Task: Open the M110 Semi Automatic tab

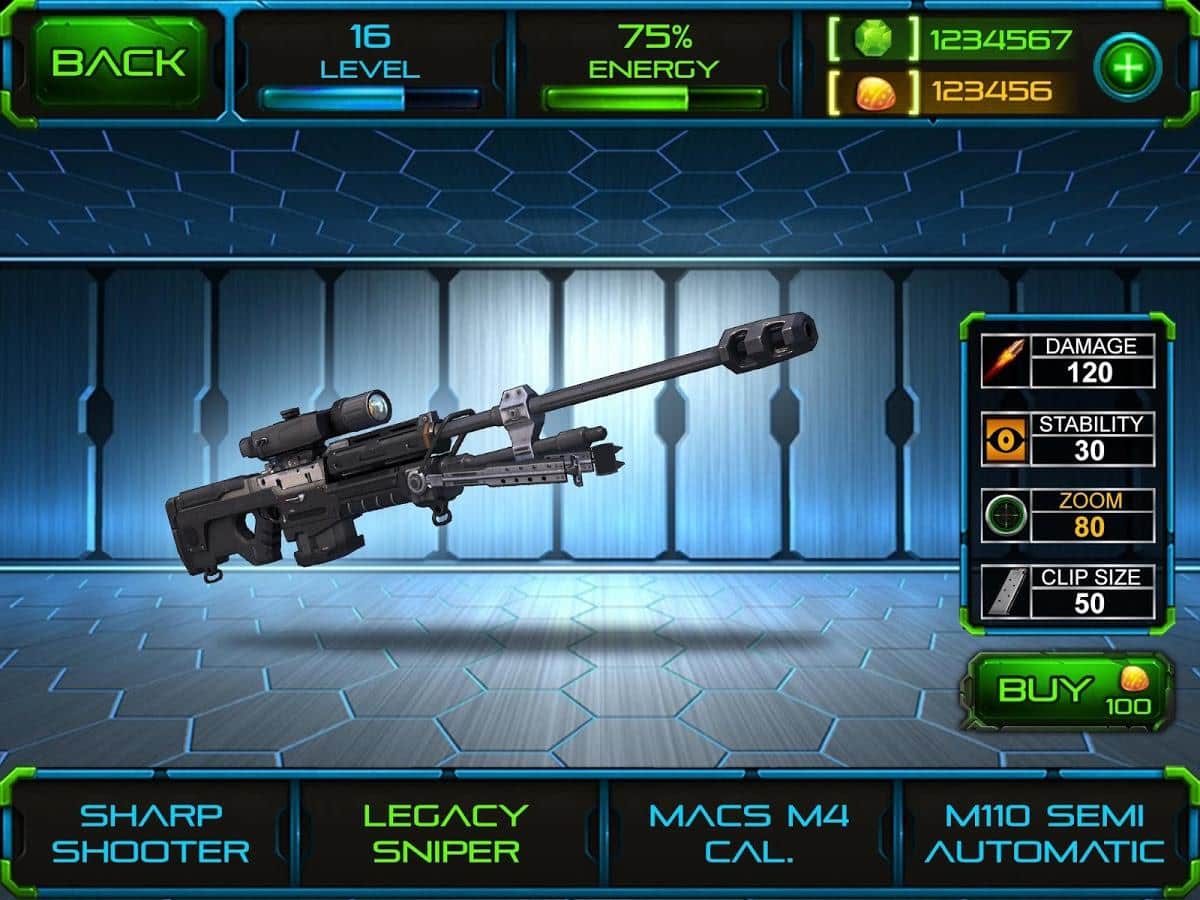Action: point(1044,833)
